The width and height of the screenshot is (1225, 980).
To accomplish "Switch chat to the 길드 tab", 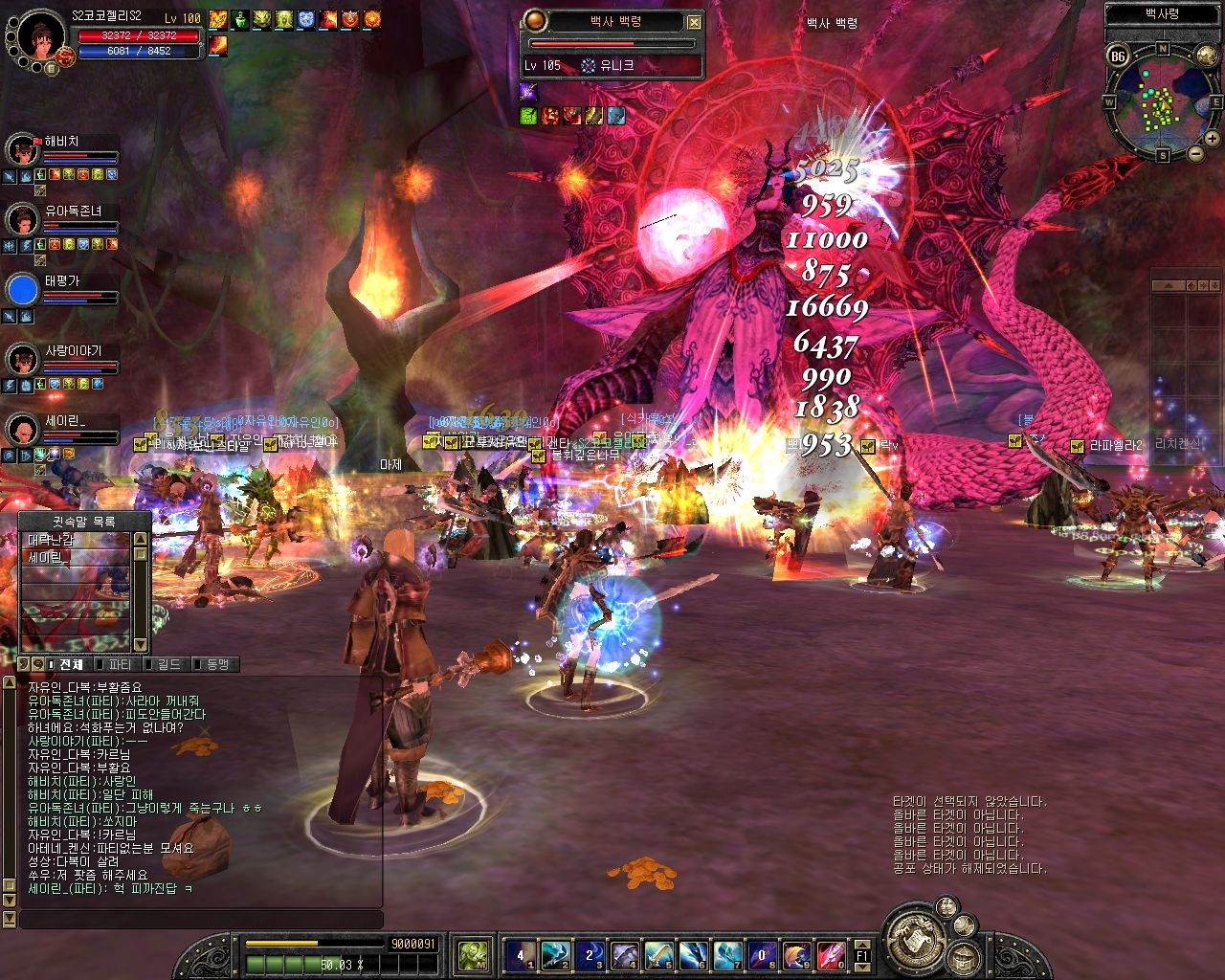I will 168,664.
